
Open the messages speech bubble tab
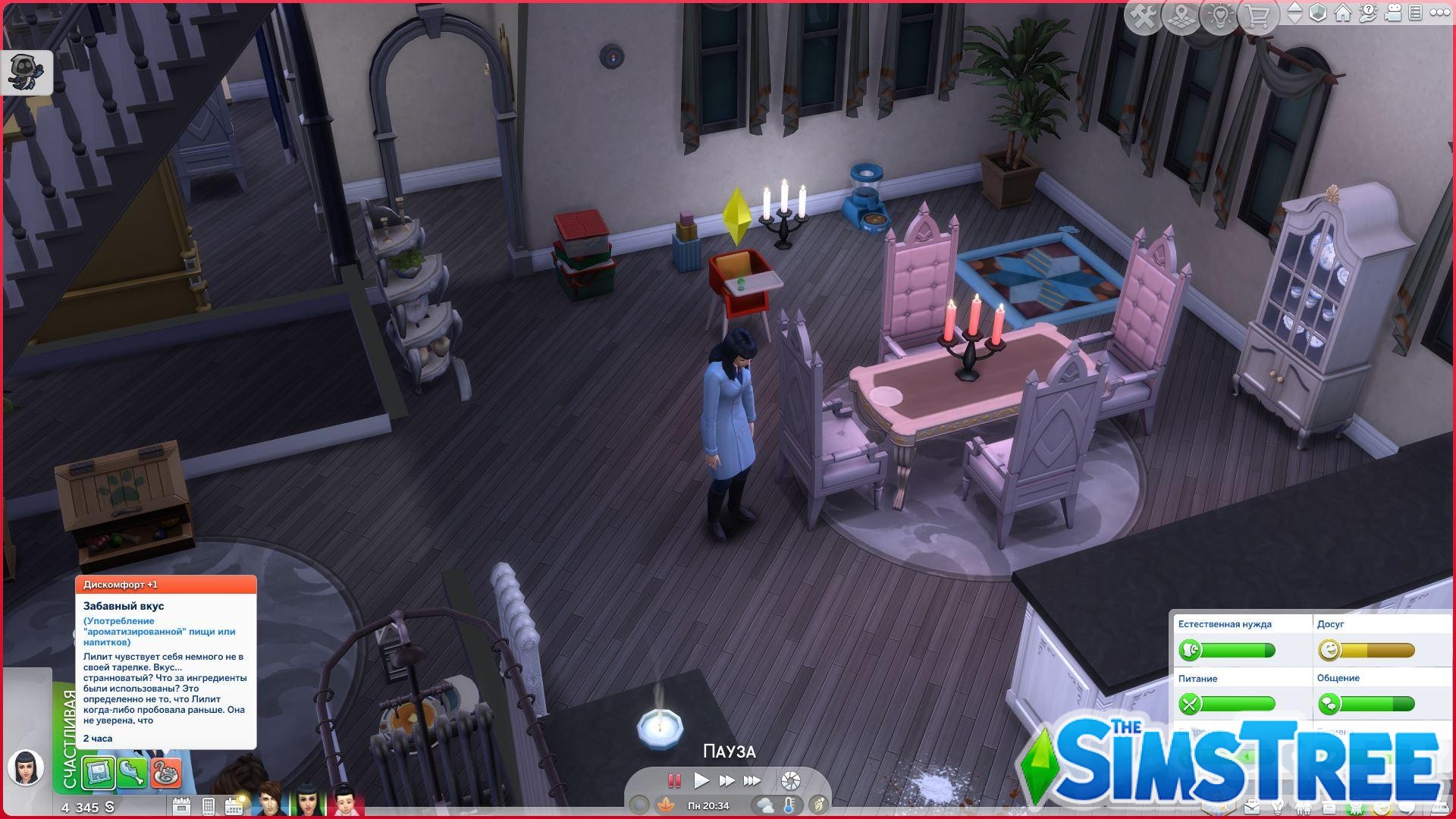[x=1407, y=807]
